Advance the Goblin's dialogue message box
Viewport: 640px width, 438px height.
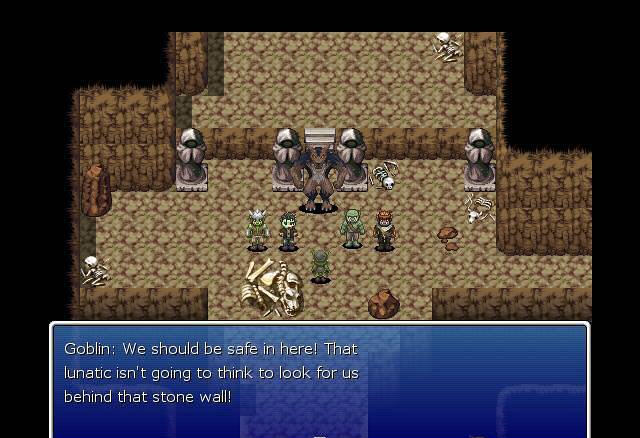(x=319, y=380)
